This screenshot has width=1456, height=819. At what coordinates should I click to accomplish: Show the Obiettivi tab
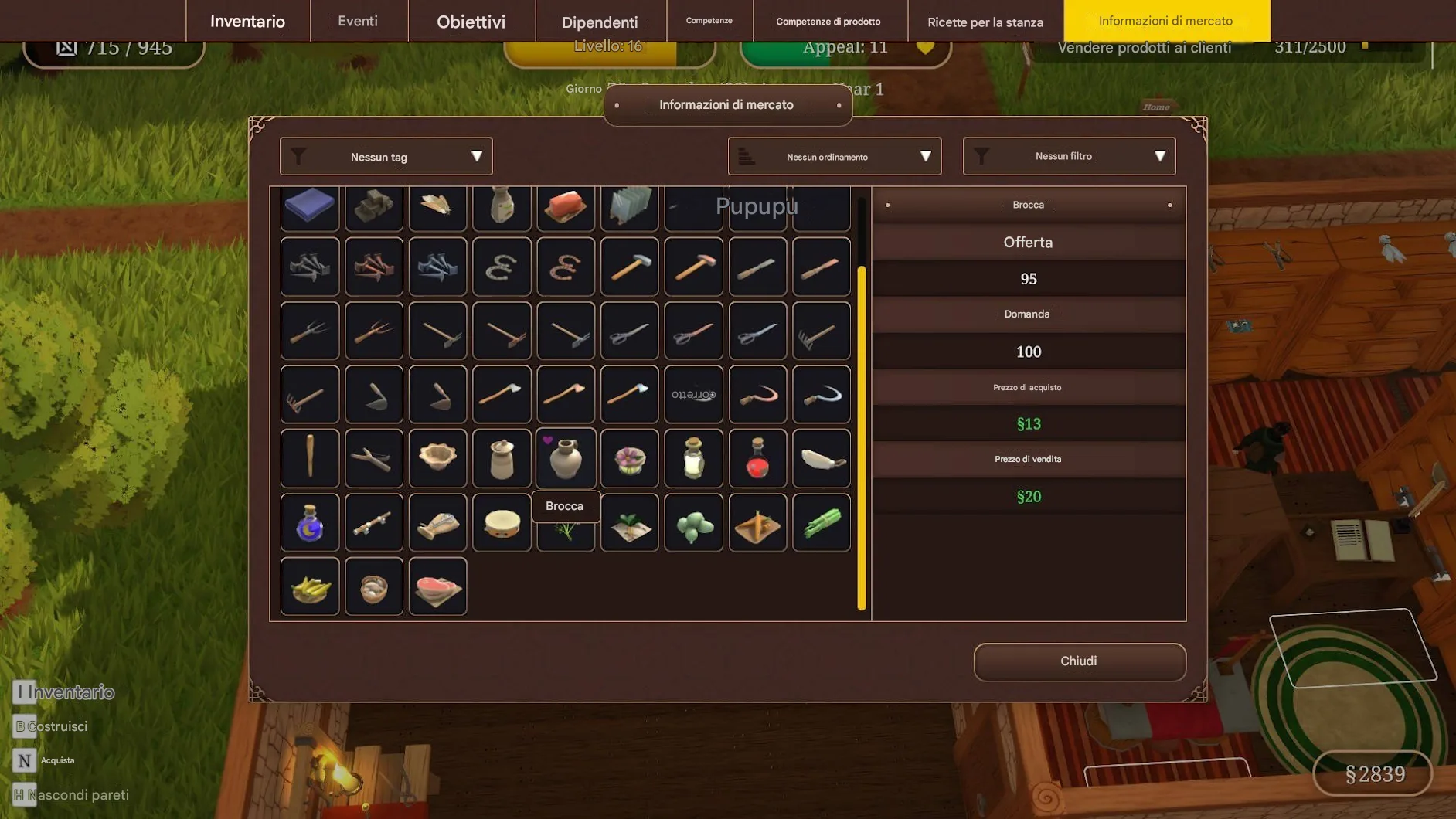pos(471,21)
